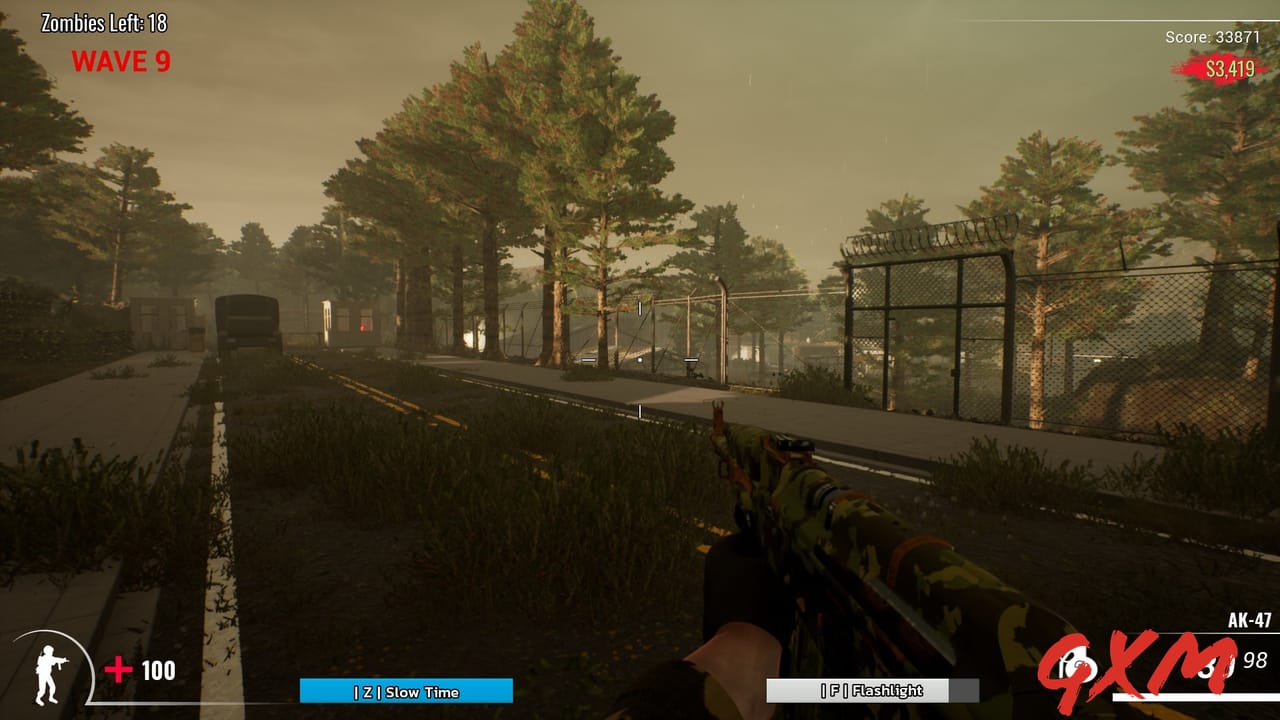Click the 98 reserve ammo number
This screenshot has width=1280, height=720.
1254,661
